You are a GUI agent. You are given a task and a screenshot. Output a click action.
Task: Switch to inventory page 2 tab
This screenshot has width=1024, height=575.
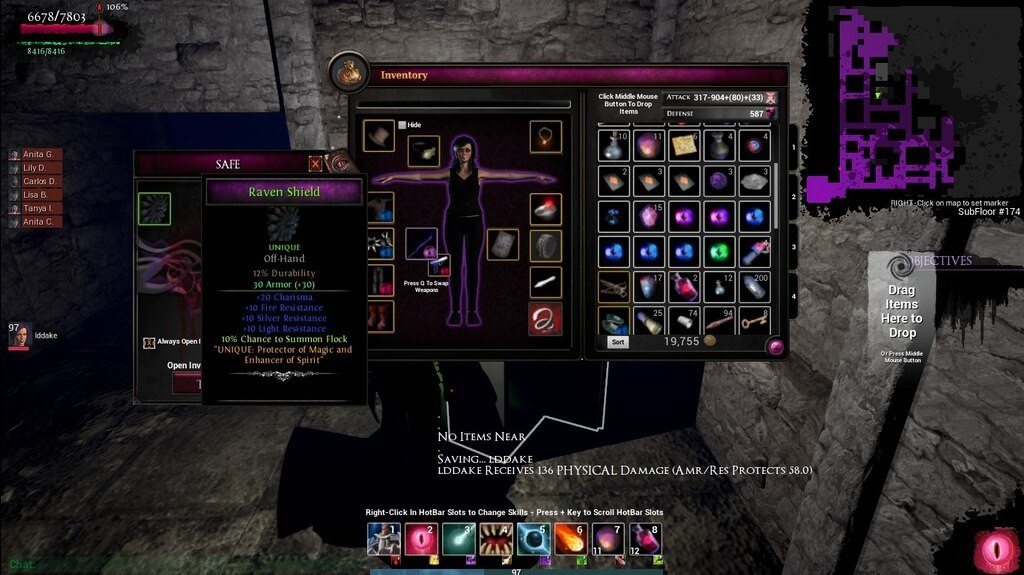coord(795,197)
